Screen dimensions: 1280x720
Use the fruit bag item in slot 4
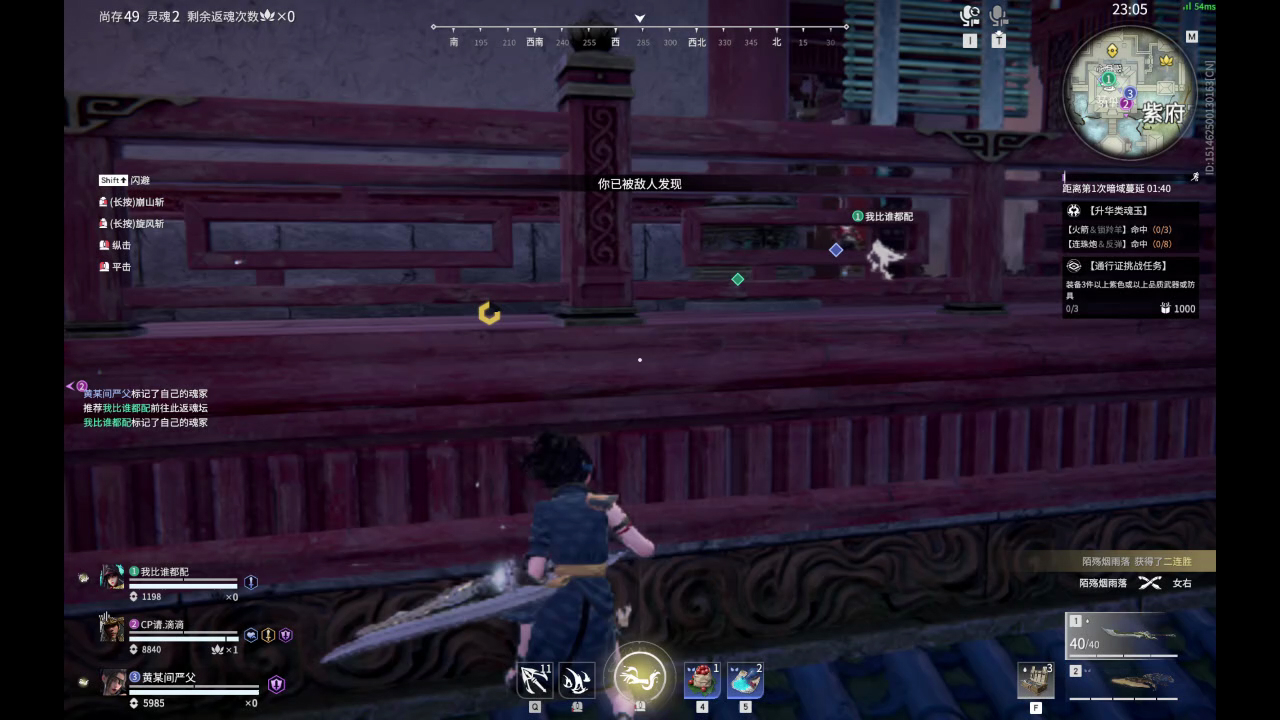tap(701, 678)
